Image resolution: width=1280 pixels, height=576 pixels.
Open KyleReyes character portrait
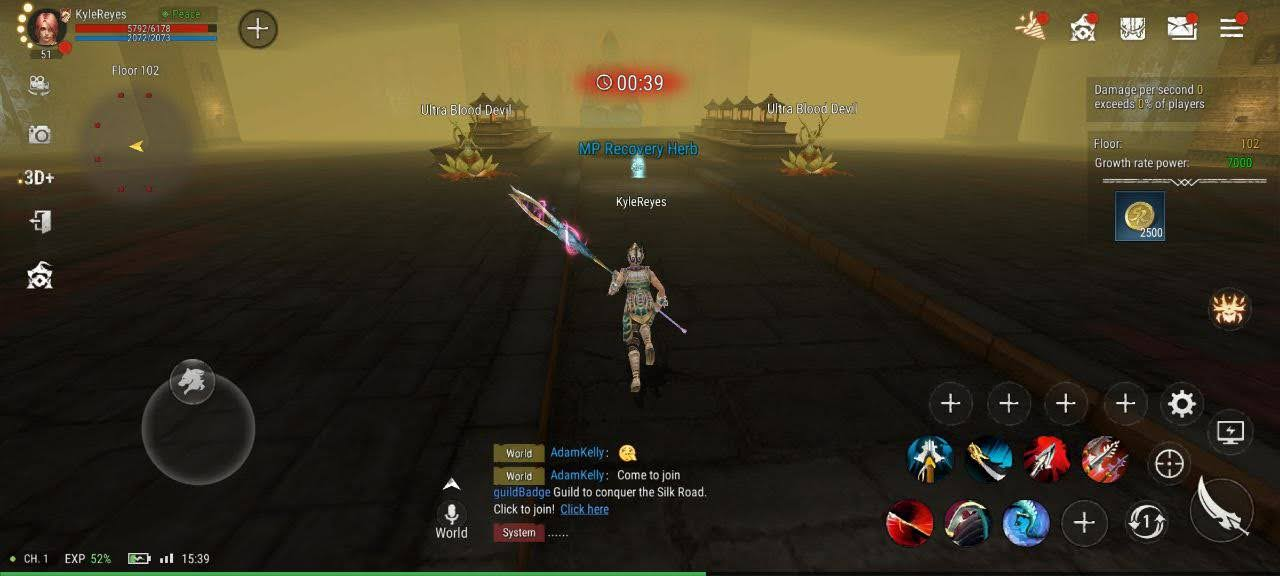46,27
